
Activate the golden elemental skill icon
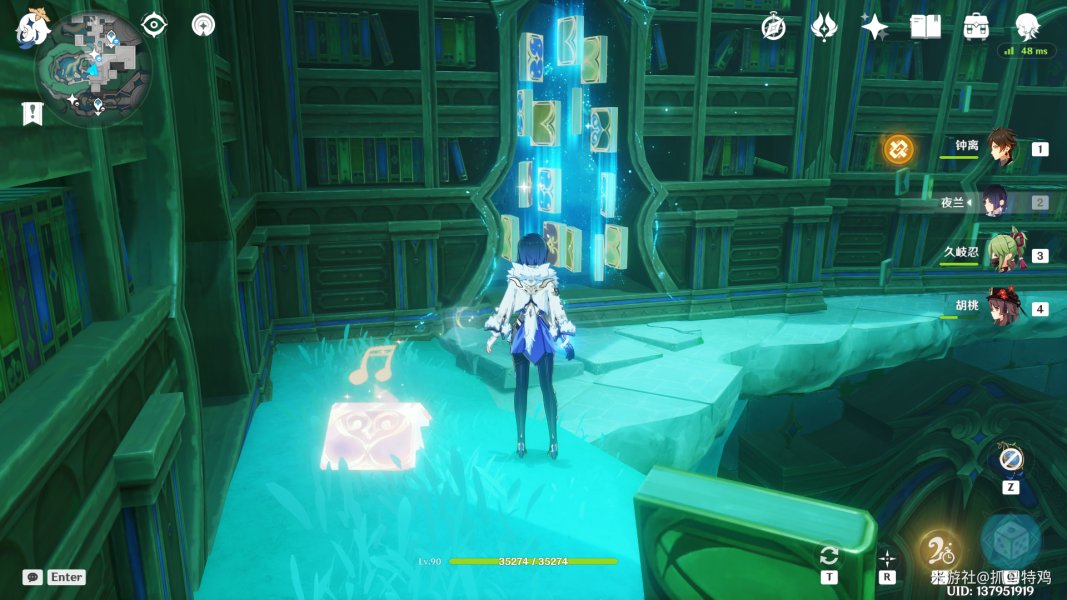tap(938, 548)
